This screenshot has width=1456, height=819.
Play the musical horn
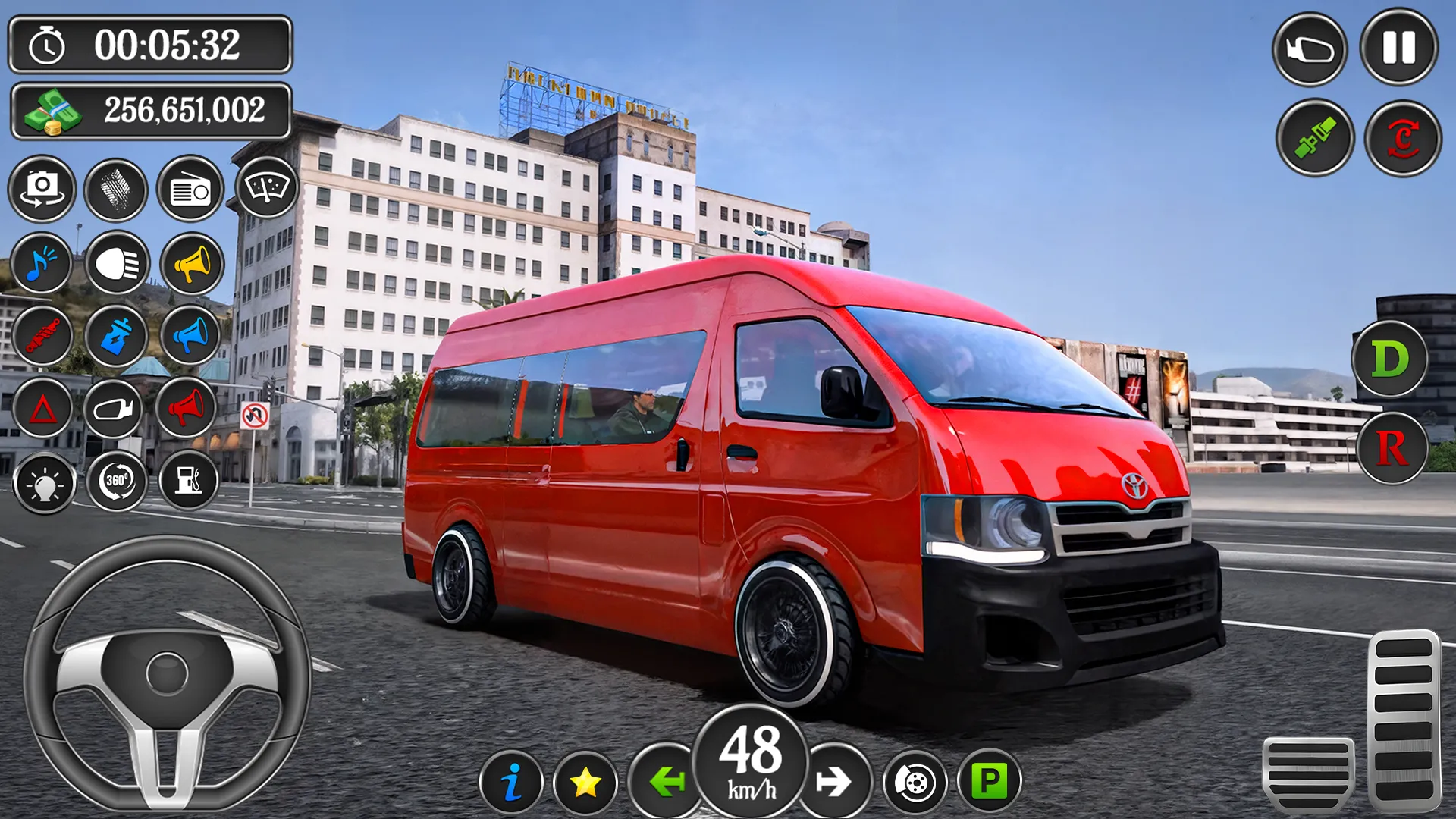42,264
